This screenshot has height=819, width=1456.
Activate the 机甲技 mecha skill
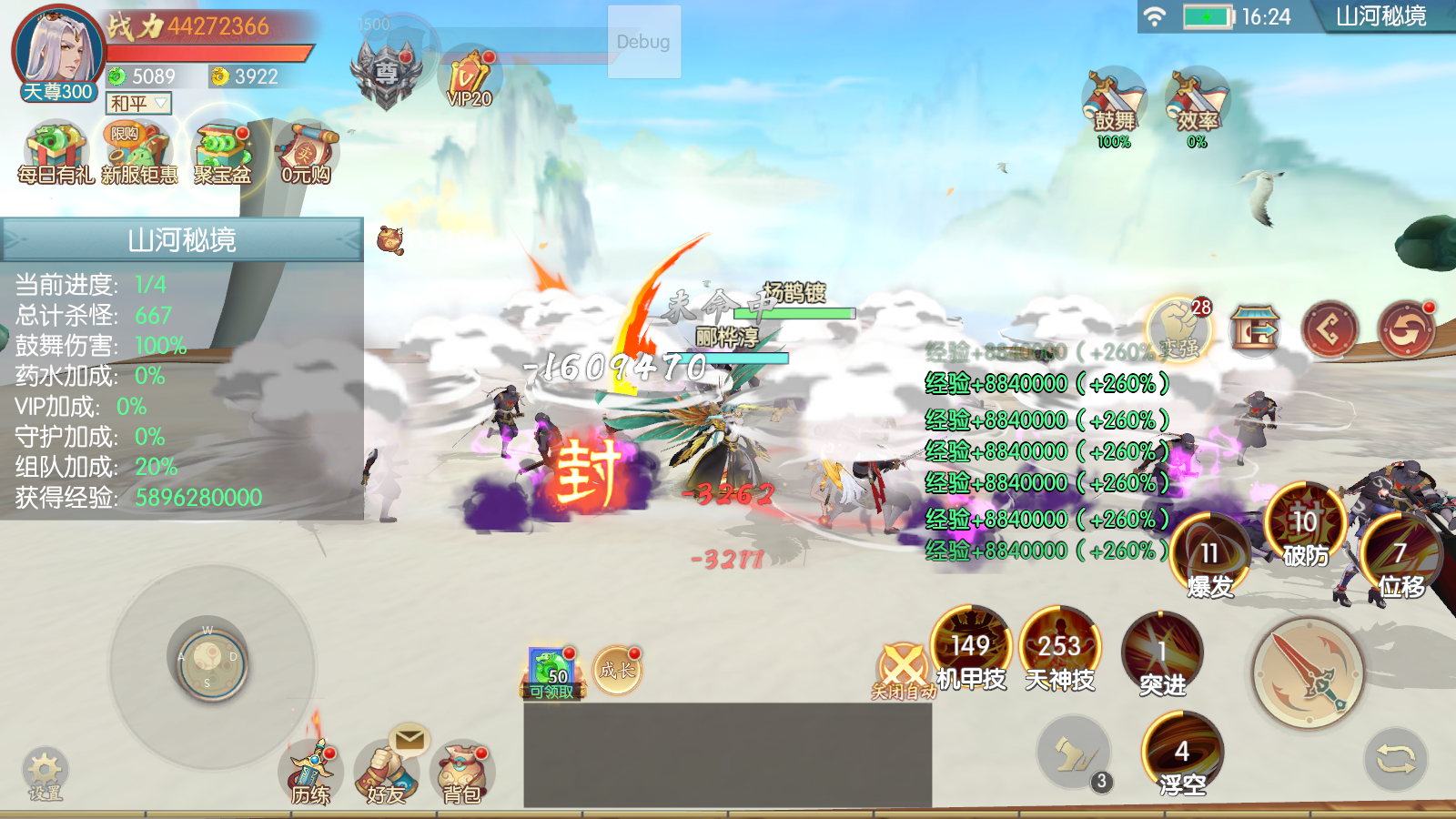click(x=971, y=650)
